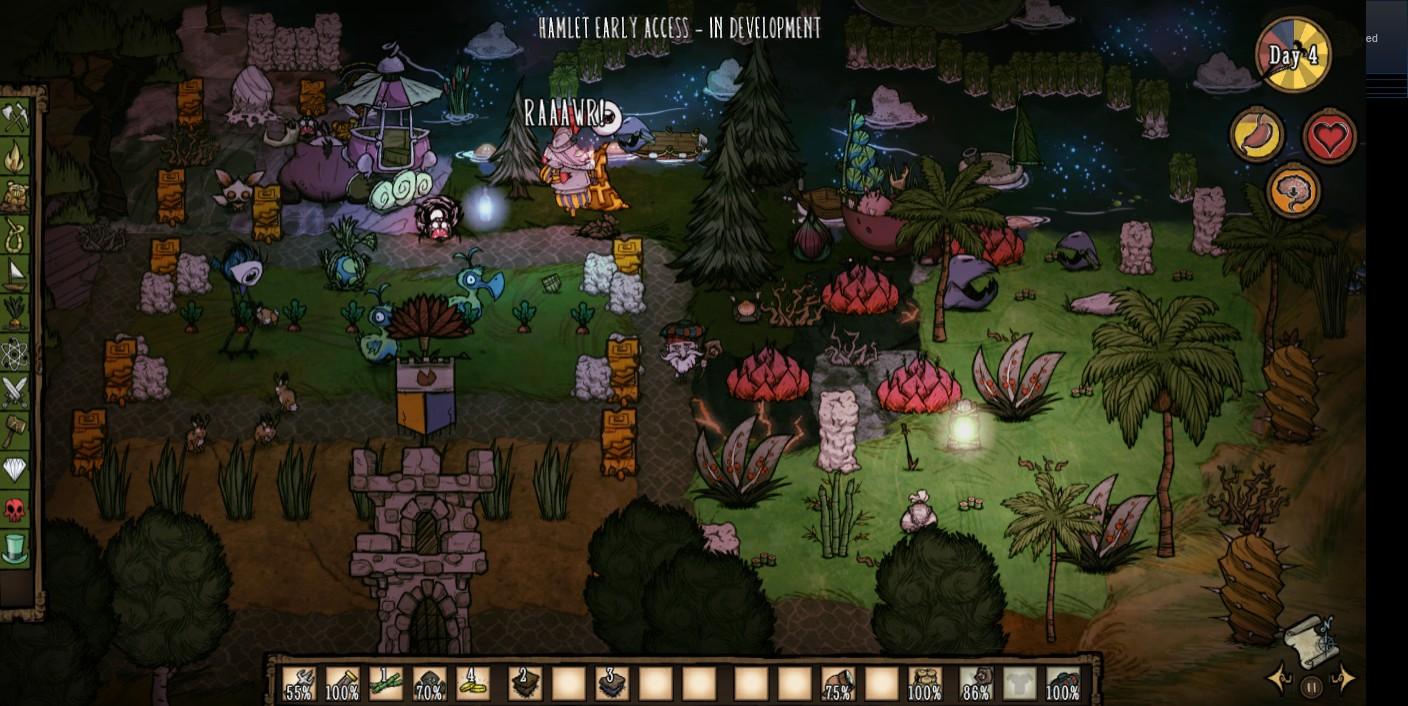The image size is (1408, 706).
Task: Switch to the Dress tab with top hat
Action: [15, 548]
